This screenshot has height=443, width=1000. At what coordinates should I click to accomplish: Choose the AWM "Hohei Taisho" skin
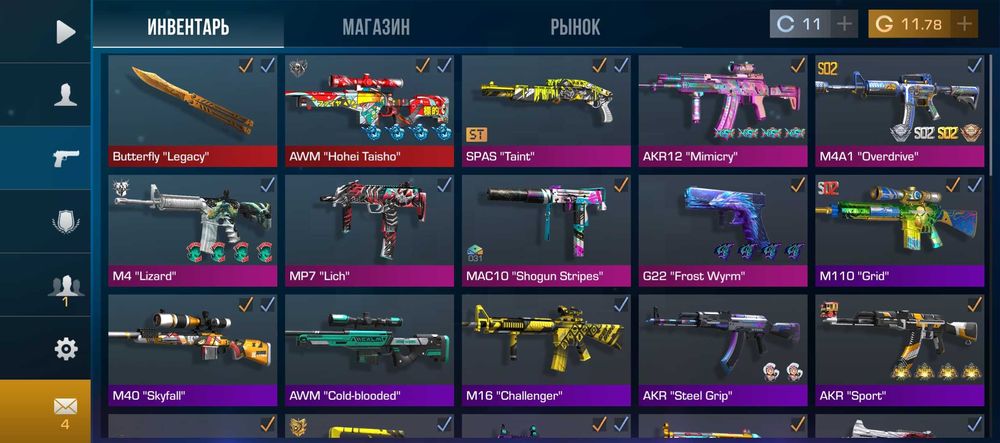point(369,110)
